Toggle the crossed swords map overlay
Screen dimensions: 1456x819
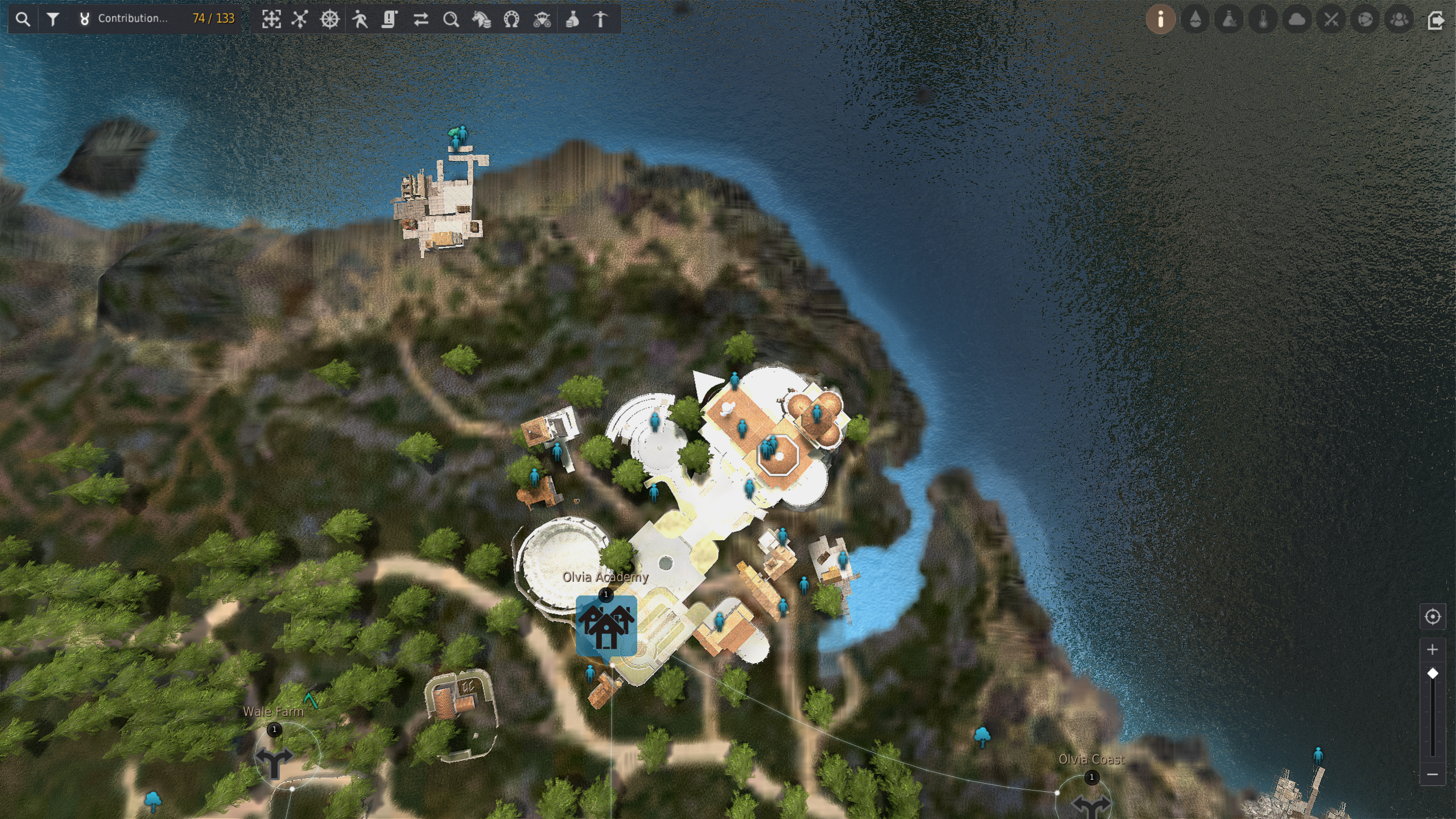(1331, 19)
